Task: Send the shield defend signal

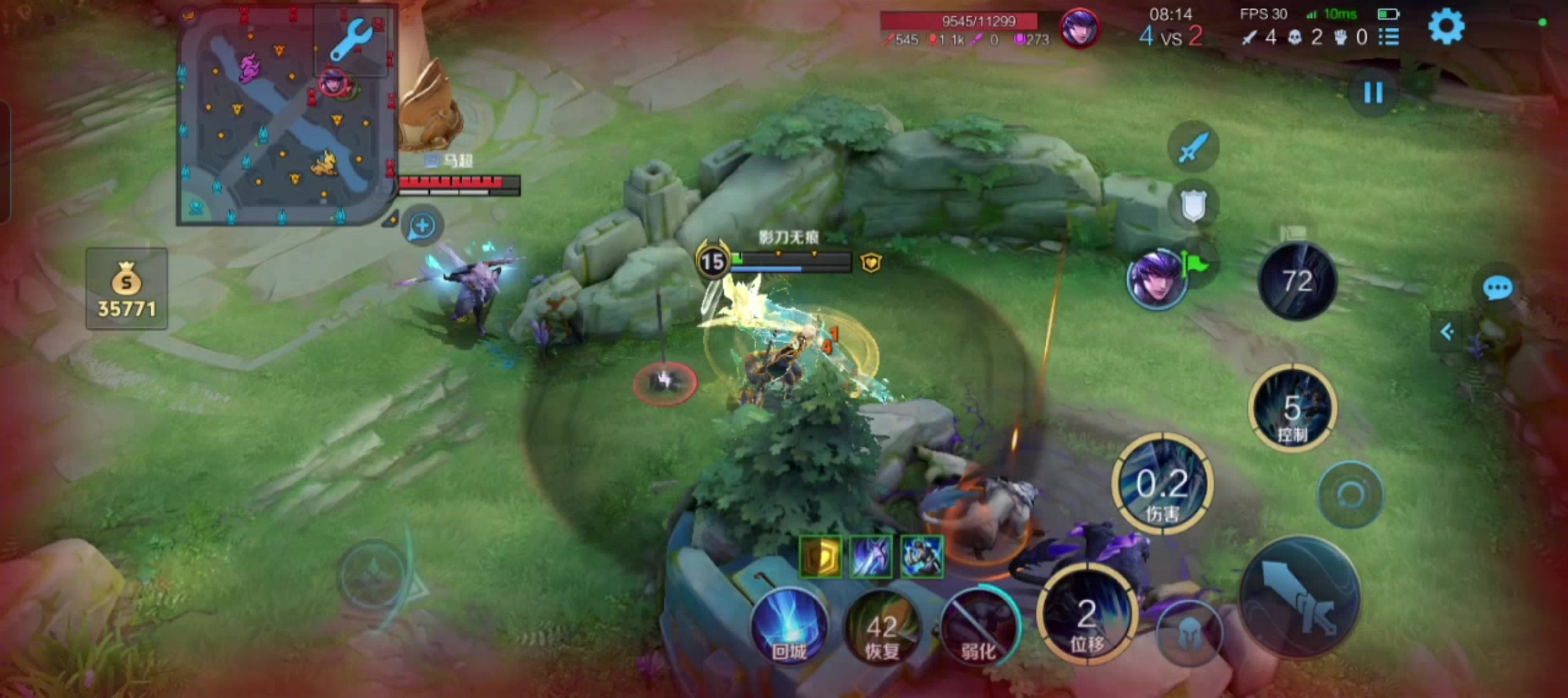Action: (x=1193, y=206)
